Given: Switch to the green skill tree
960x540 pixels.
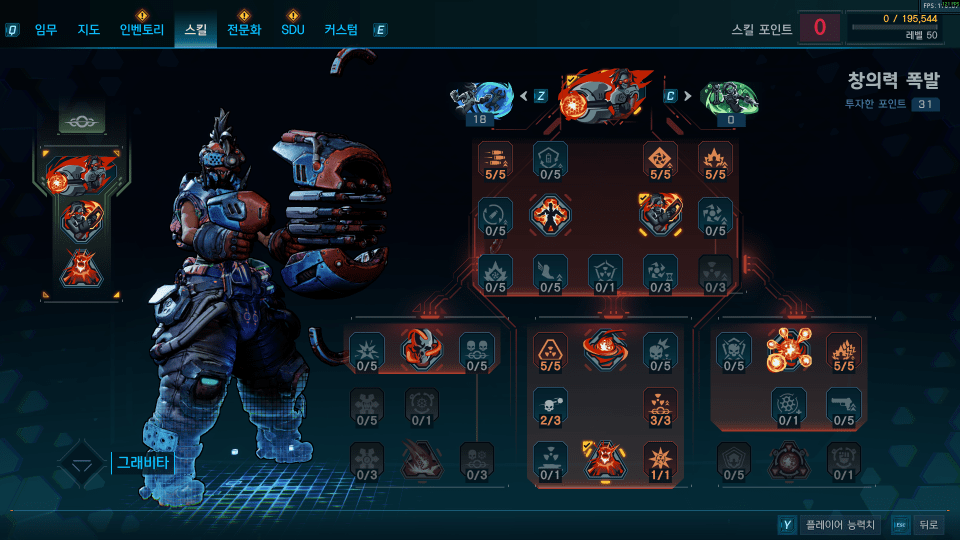Looking at the screenshot, I should (729, 98).
